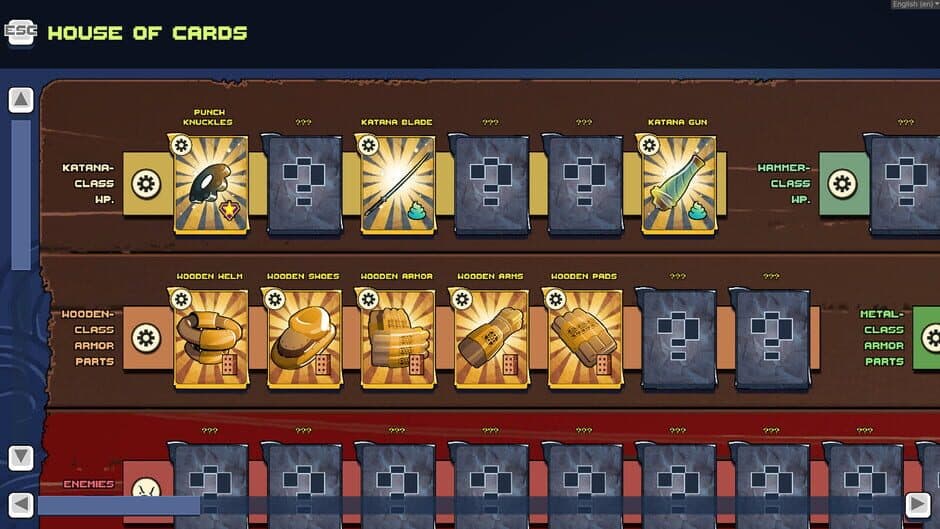Select the Wooden Helm card
940x529 pixels.
tap(210, 338)
